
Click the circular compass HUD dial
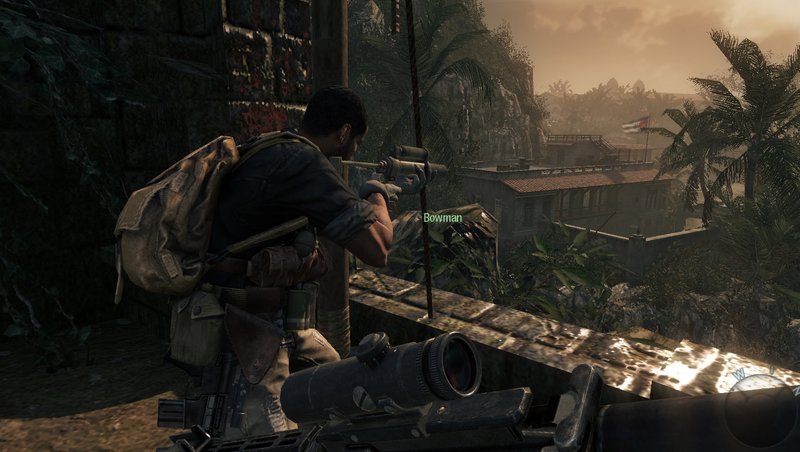(764, 410)
